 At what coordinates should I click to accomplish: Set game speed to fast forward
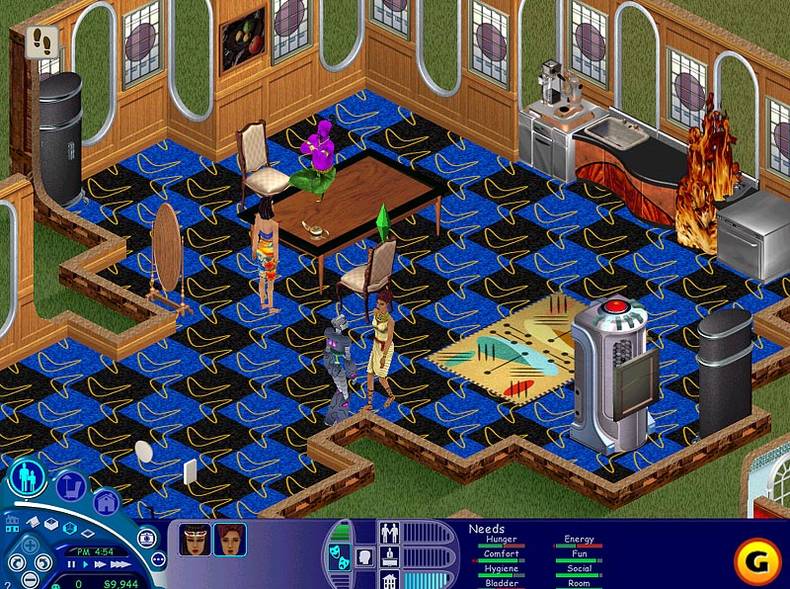(x=100, y=565)
